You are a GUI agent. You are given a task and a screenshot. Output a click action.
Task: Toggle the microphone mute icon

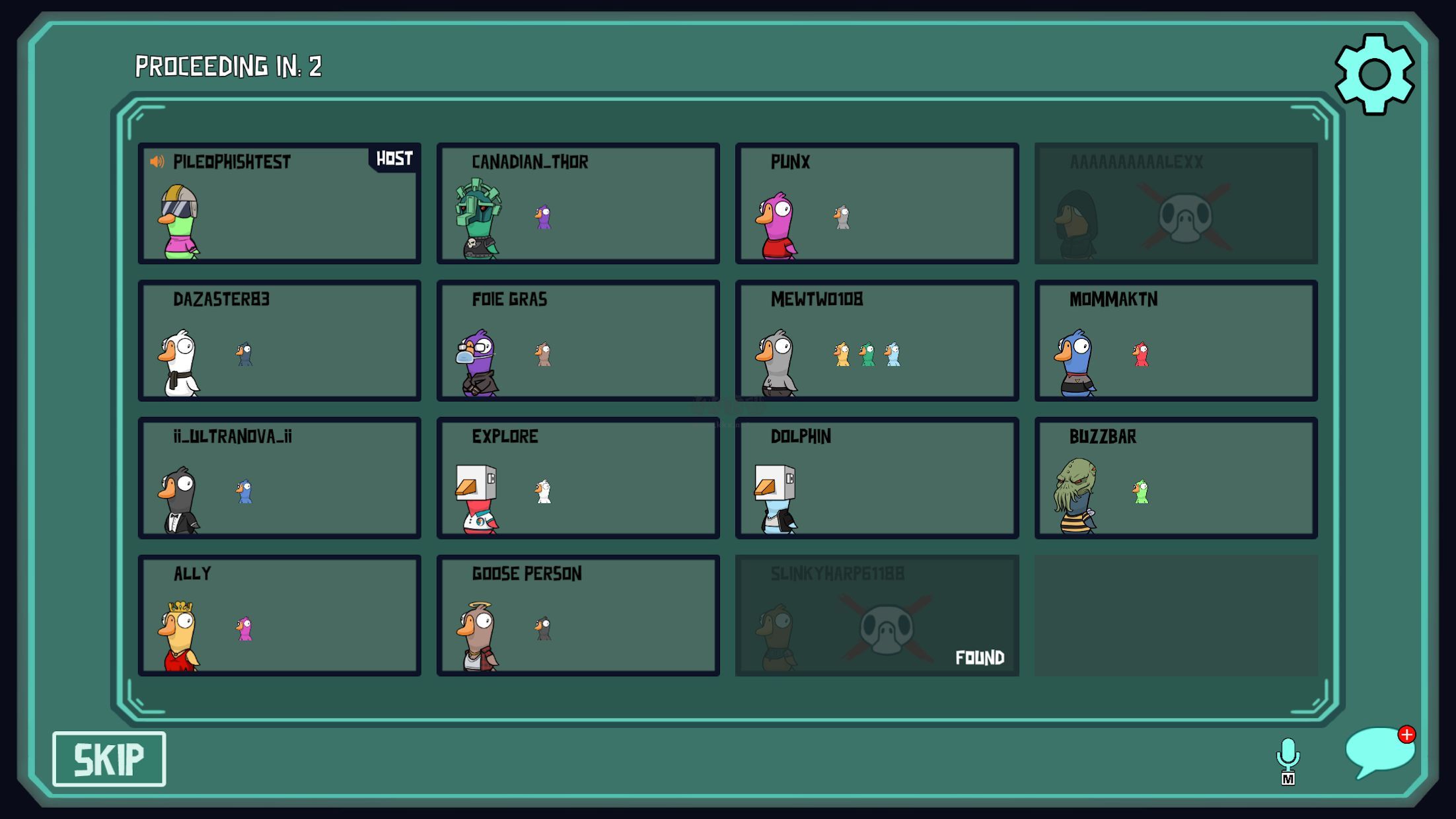click(1288, 760)
